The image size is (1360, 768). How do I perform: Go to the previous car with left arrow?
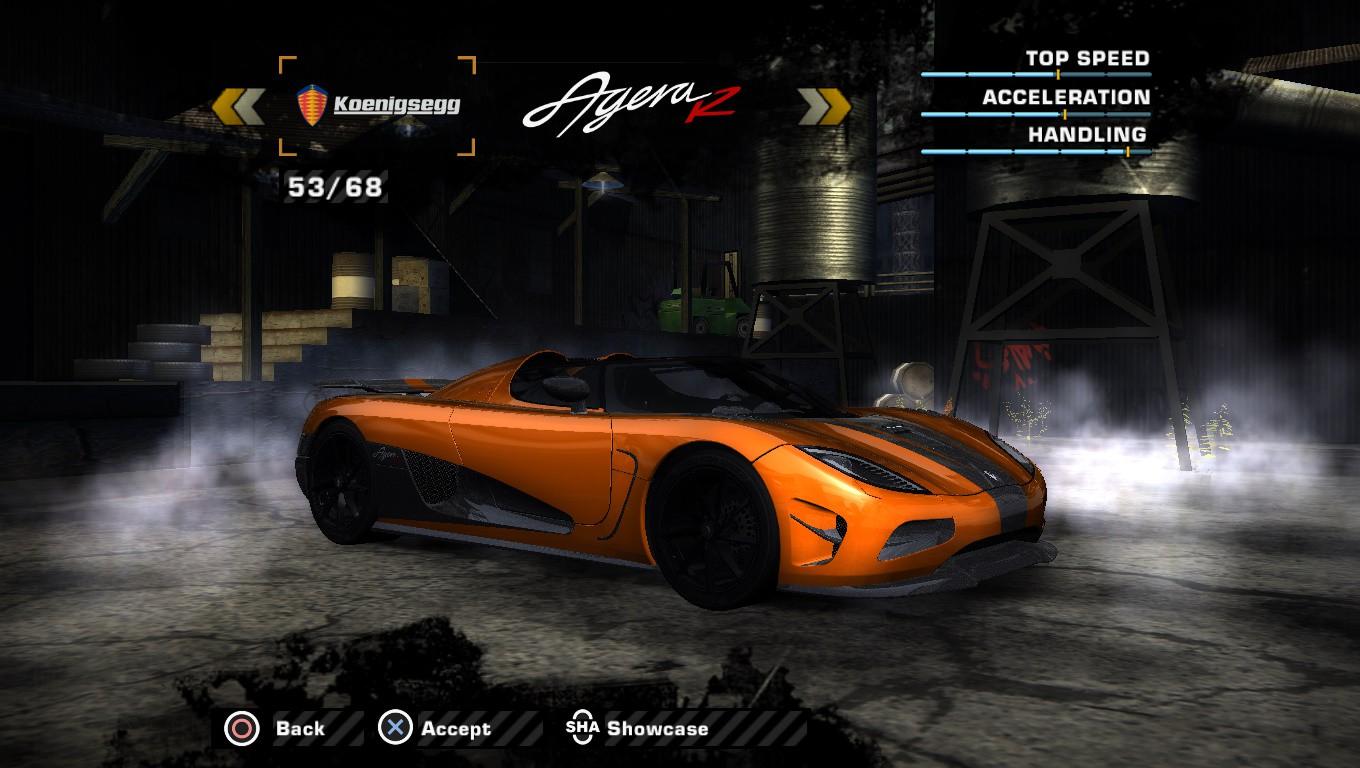(x=239, y=106)
